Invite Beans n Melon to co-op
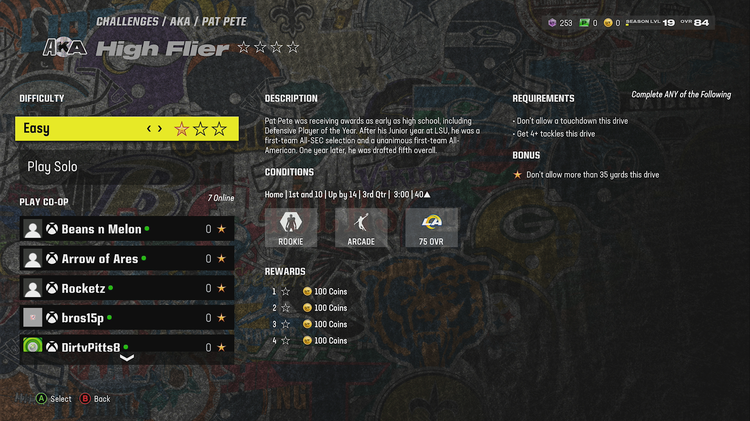This screenshot has height=421, width=750. (127, 229)
